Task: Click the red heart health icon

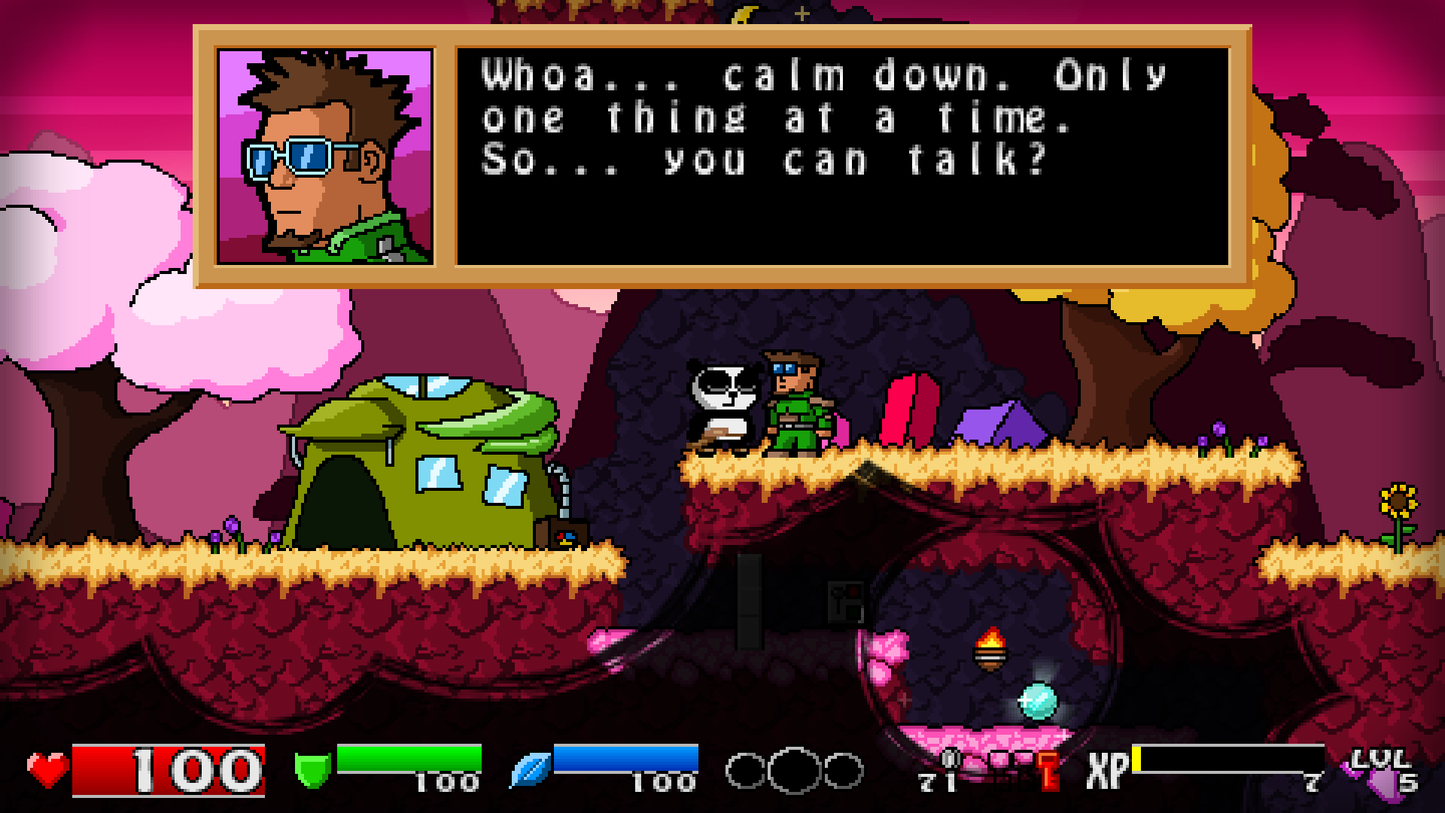Action: tap(45, 768)
